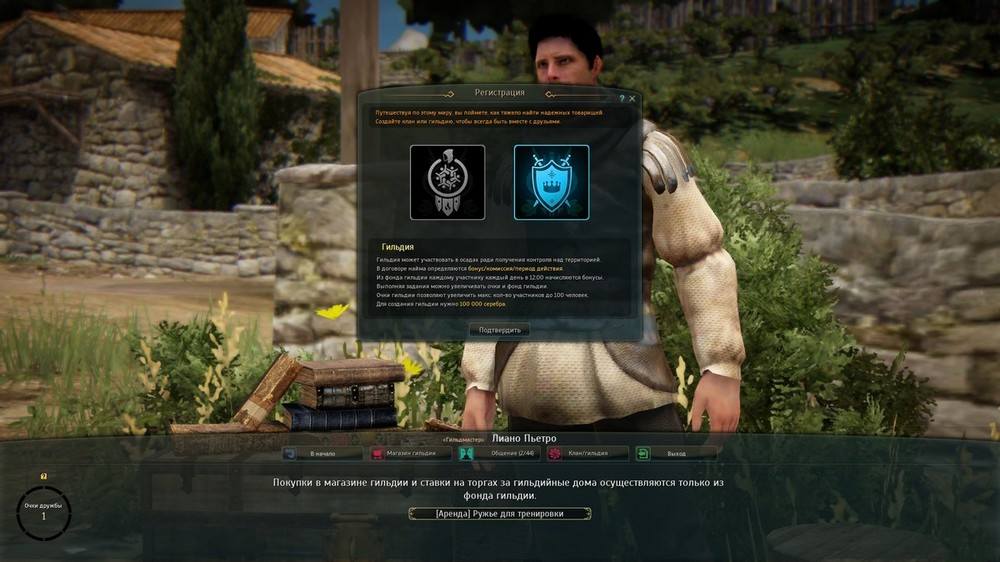Choose the guild shield emblem option
1000x562 pixels.
[x=551, y=182]
